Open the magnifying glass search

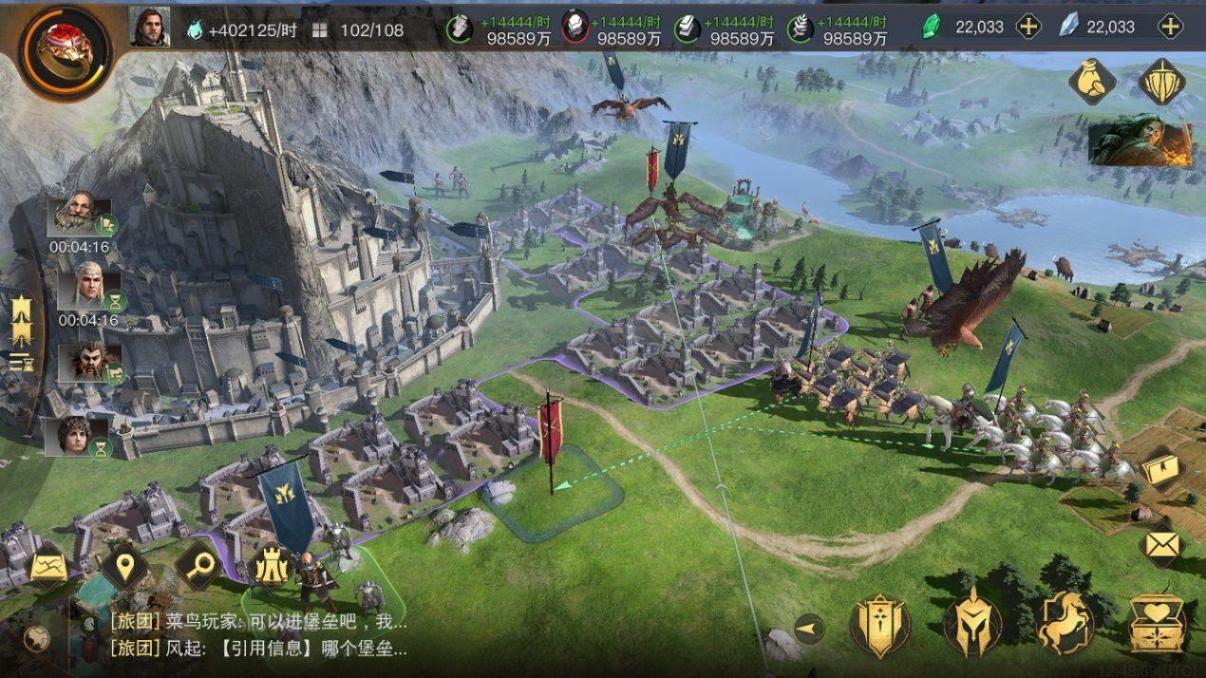[x=199, y=567]
